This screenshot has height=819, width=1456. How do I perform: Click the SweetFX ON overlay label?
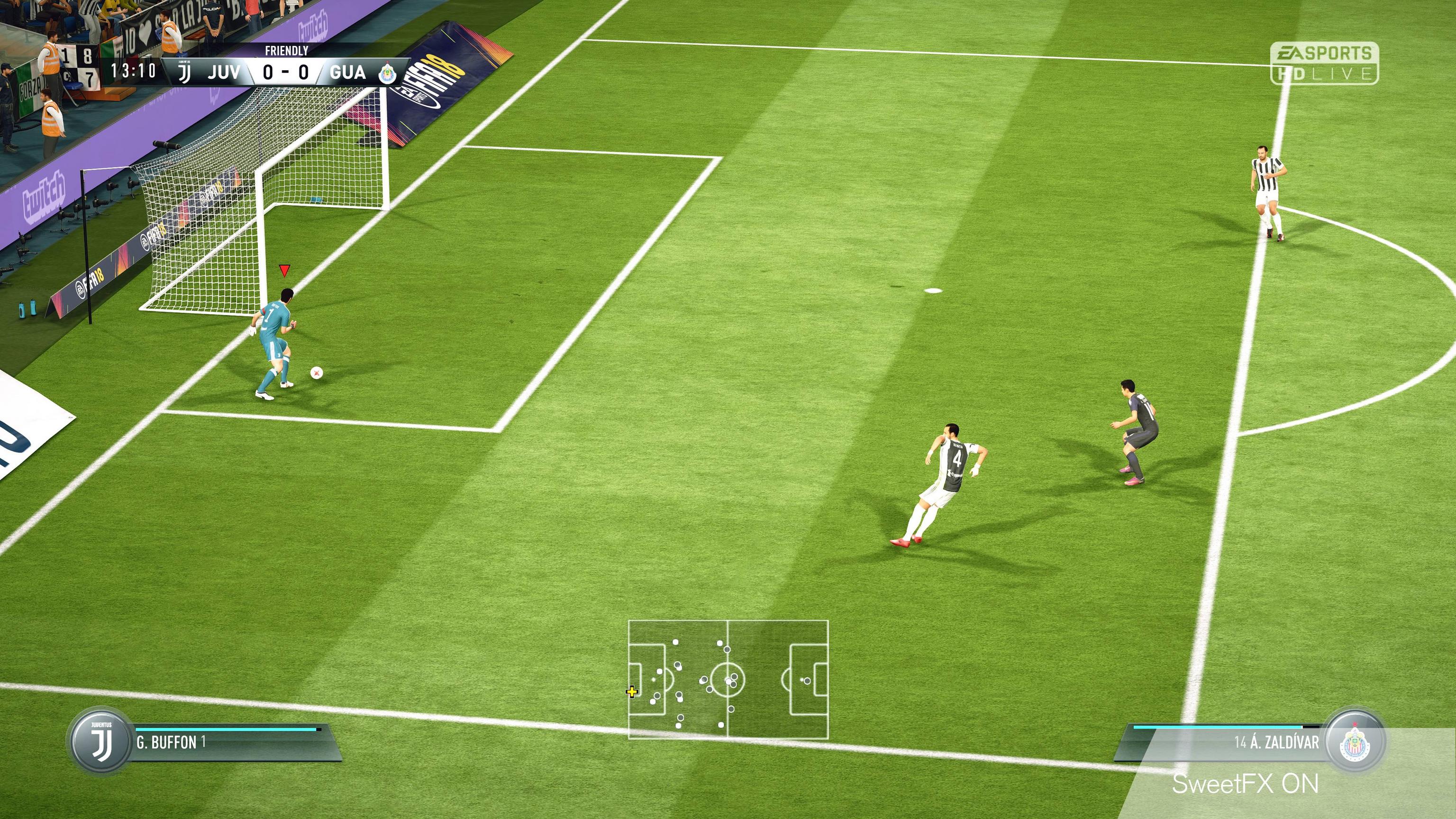point(1245,784)
